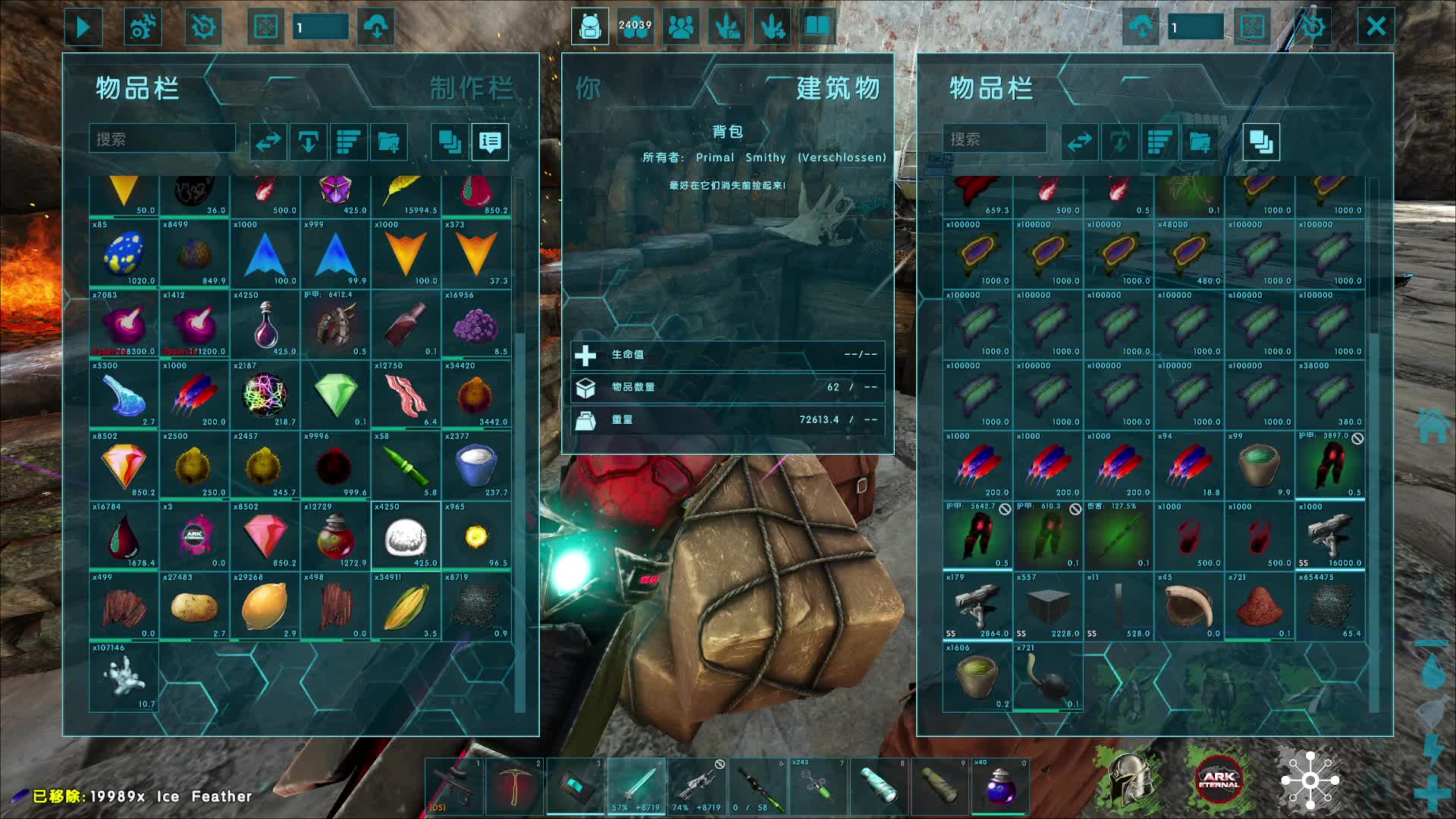Image resolution: width=1456 pixels, height=819 pixels.
Task: Select the green gem item slot
Action: tap(335, 394)
